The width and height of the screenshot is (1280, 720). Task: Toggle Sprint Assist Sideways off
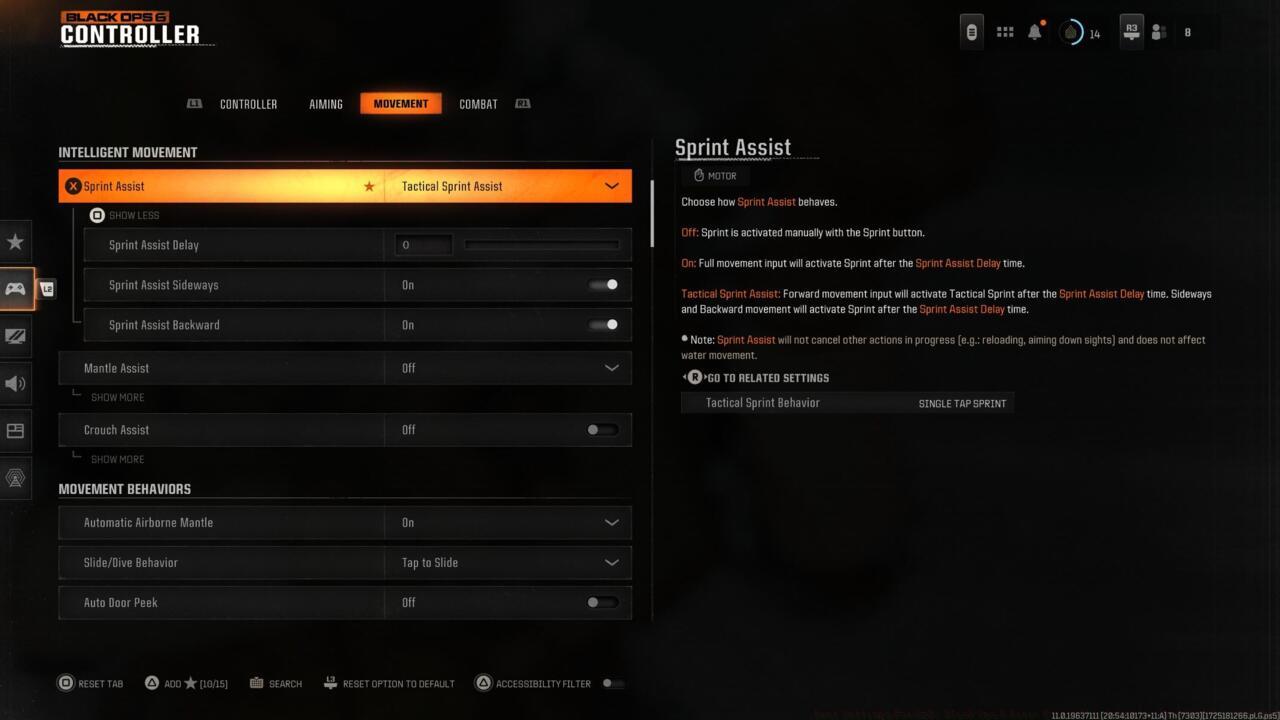pyautogui.click(x=603, y=285)
